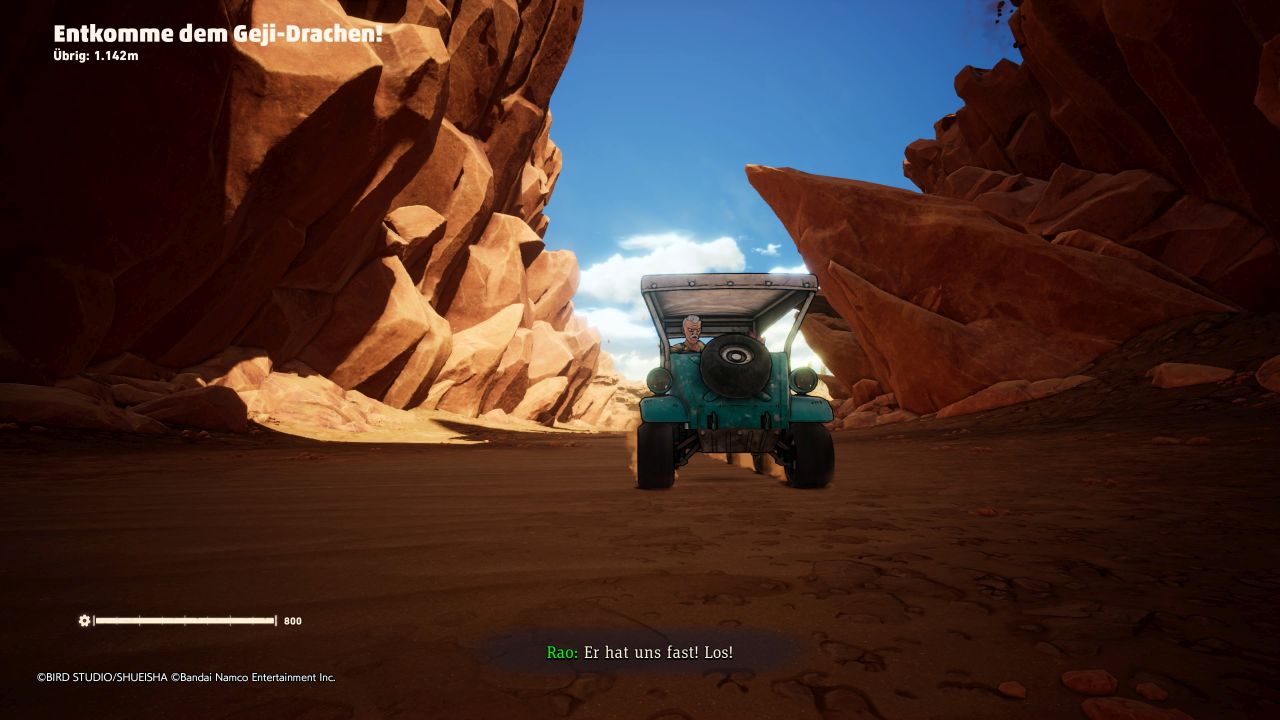Click the distance readout Übrig: 1.142m

(96, 57)
